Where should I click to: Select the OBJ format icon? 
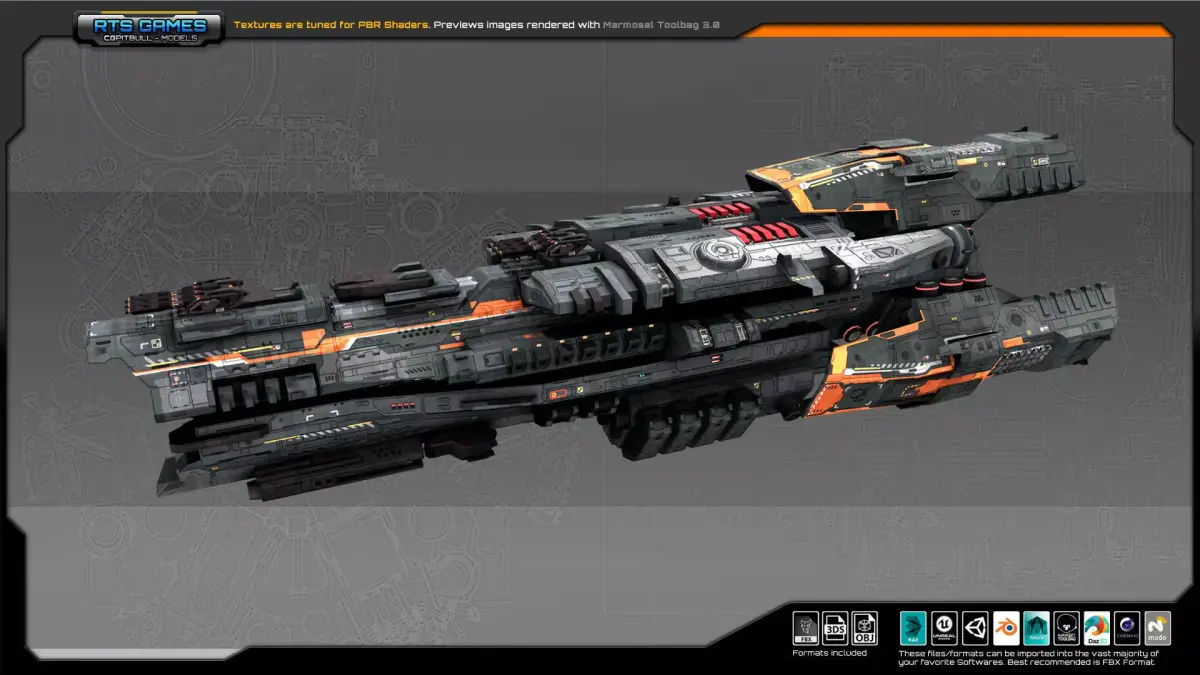865,628
